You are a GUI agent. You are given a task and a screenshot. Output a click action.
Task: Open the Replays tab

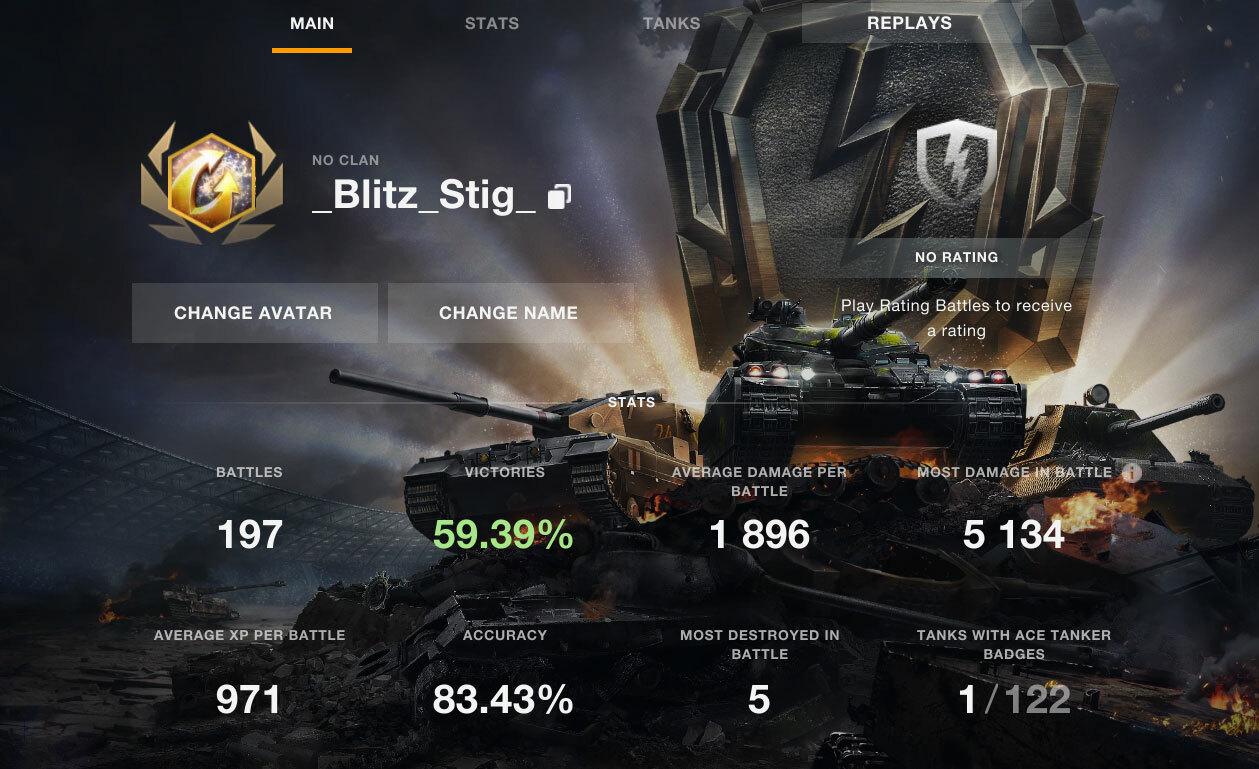coord(909,23)
